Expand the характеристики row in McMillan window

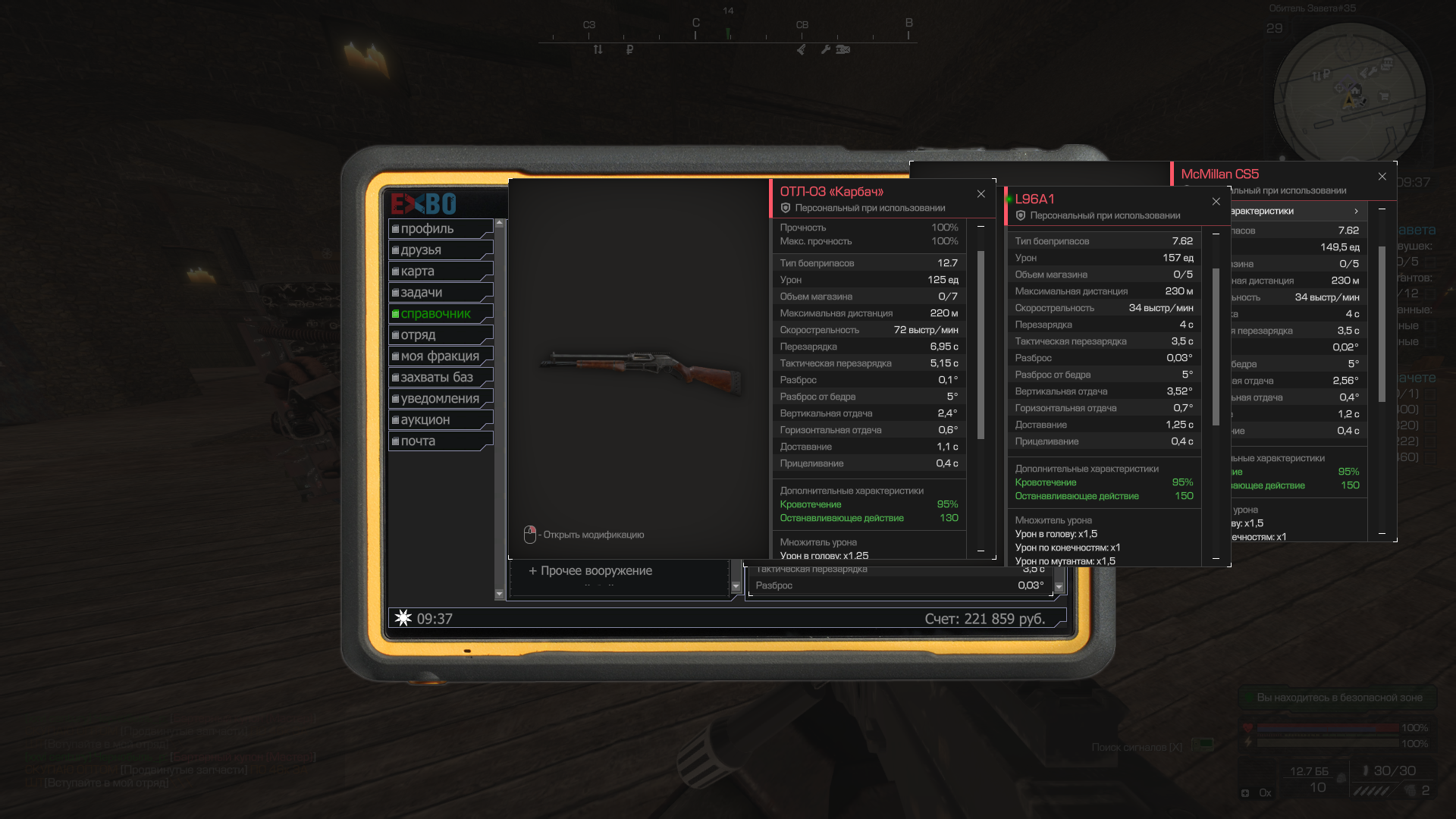tap(1297, 212)
